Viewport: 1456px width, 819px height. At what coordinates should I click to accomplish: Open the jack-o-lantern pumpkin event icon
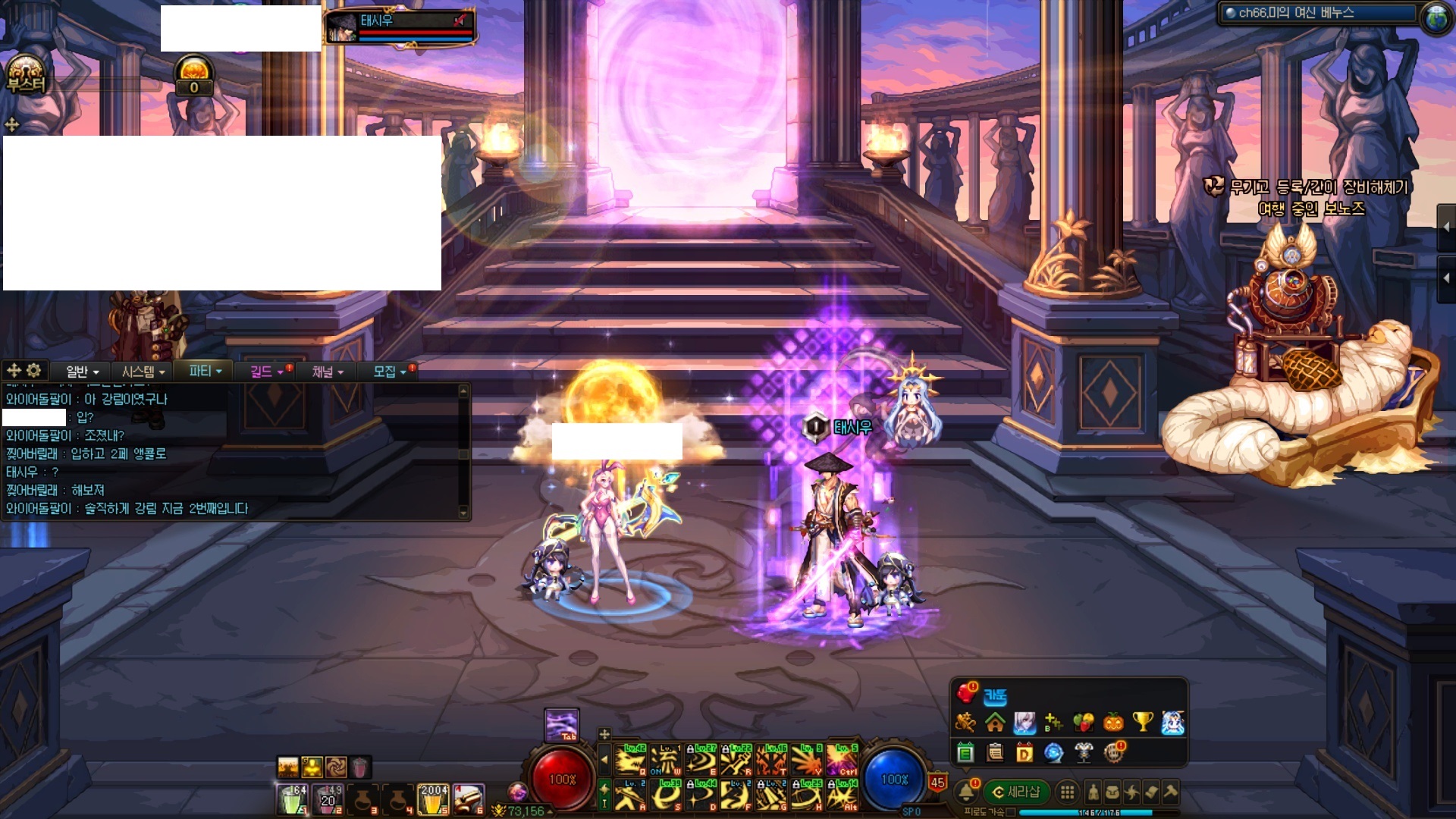click(x=1113, y=722)
